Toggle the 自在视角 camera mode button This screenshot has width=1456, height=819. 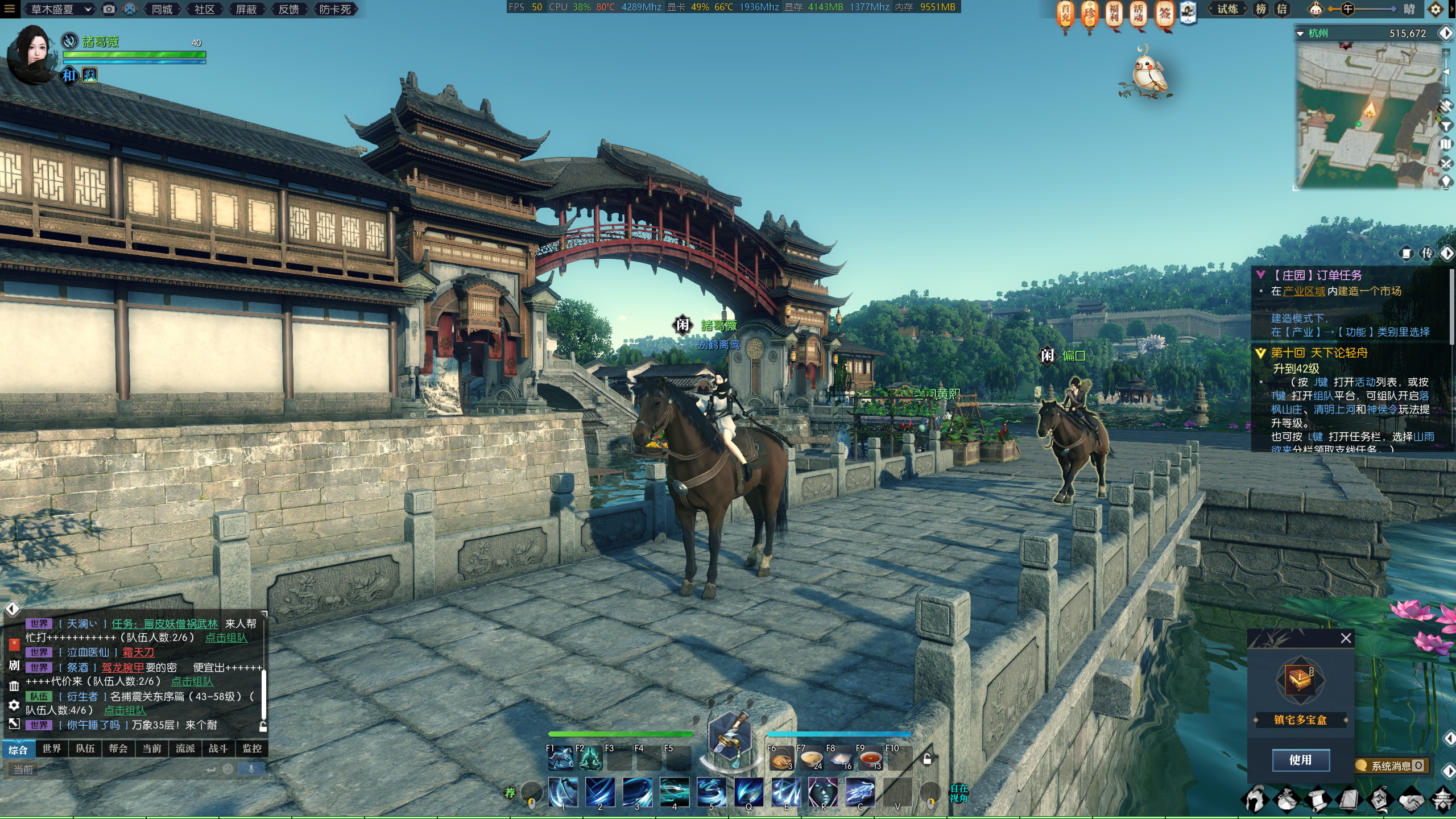tap(958, 793)
